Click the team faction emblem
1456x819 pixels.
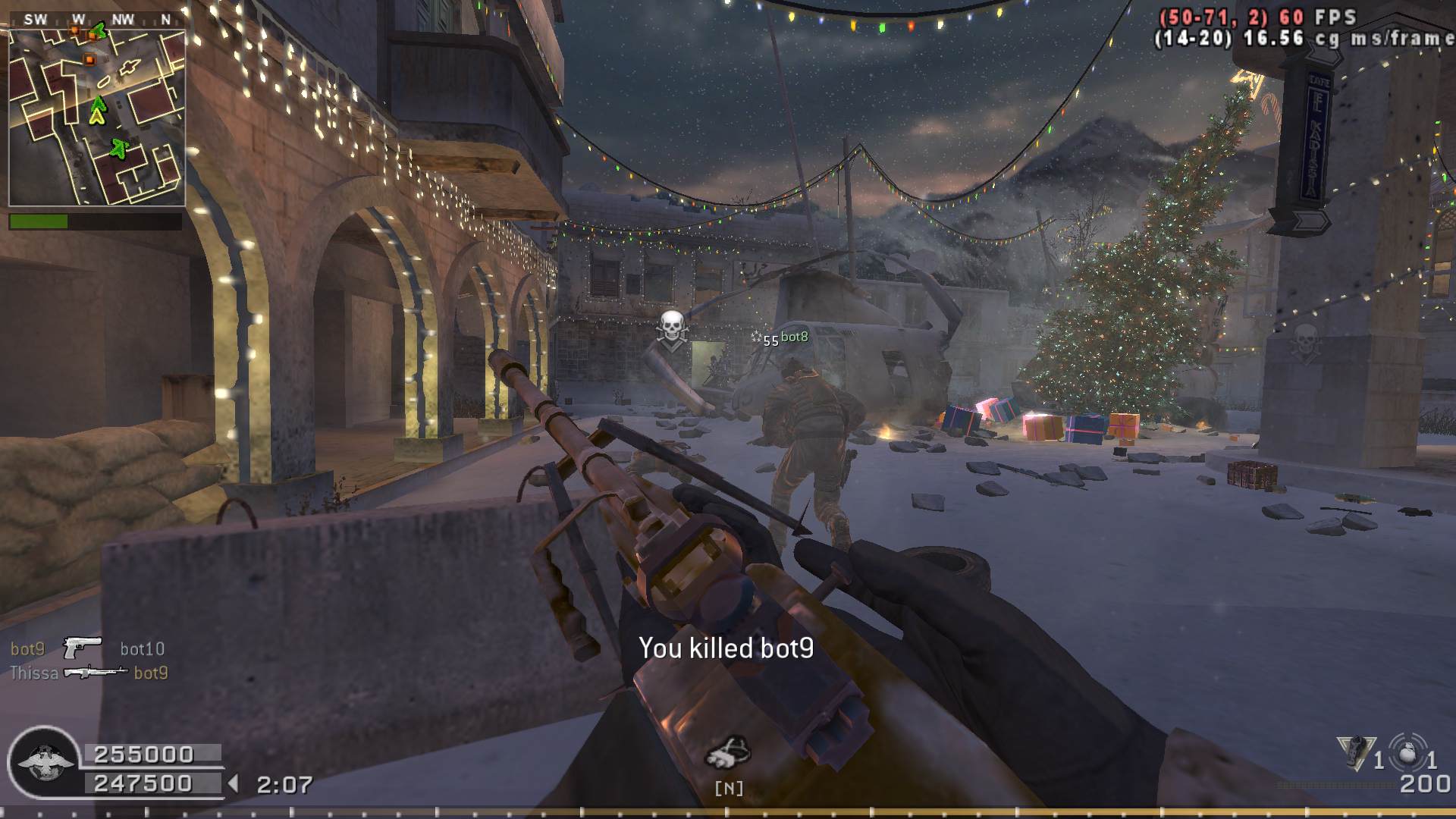coord(44,761)
